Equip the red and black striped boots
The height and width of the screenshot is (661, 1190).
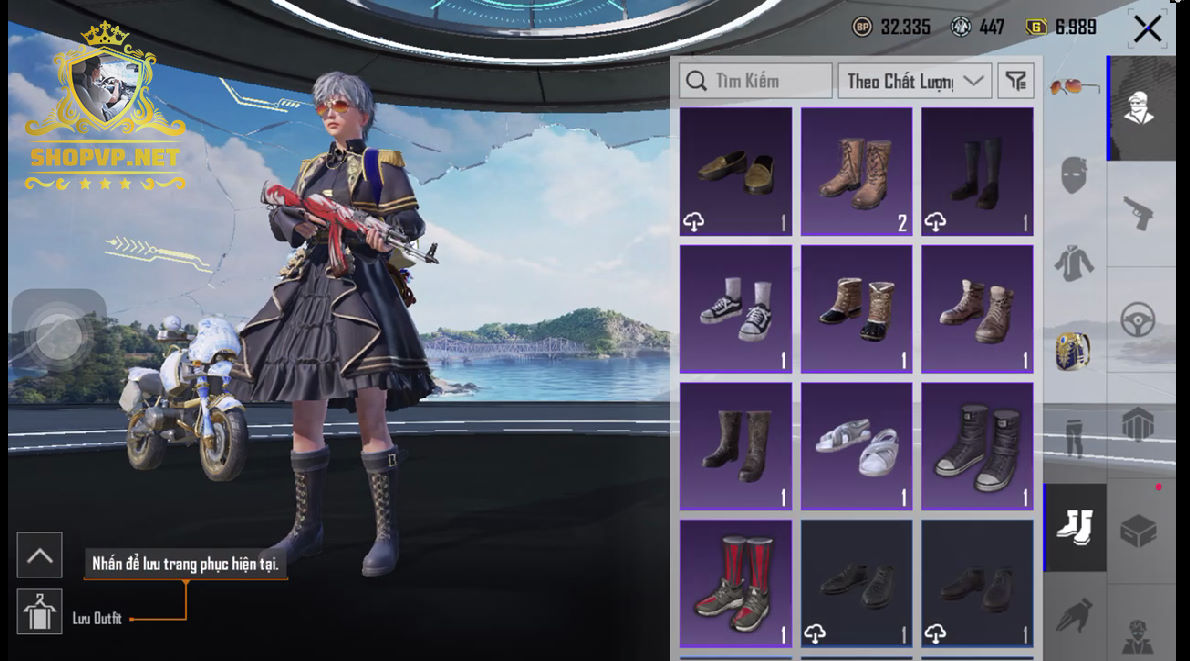click(736, 583)
